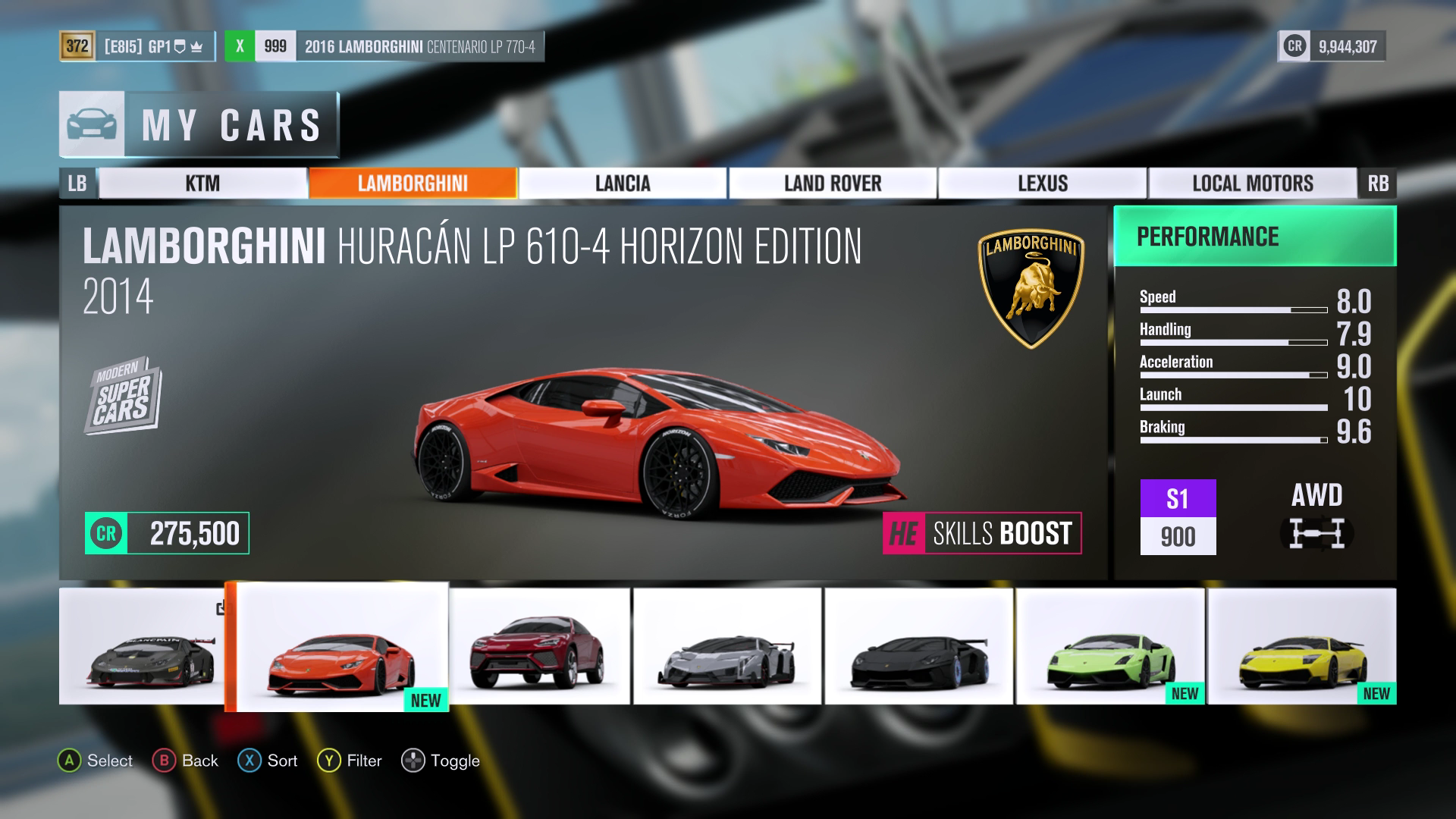Choose the green Gallardo thumbnail
The height and width of the screenshot is (819, 1456).
tap(1110, 646)
